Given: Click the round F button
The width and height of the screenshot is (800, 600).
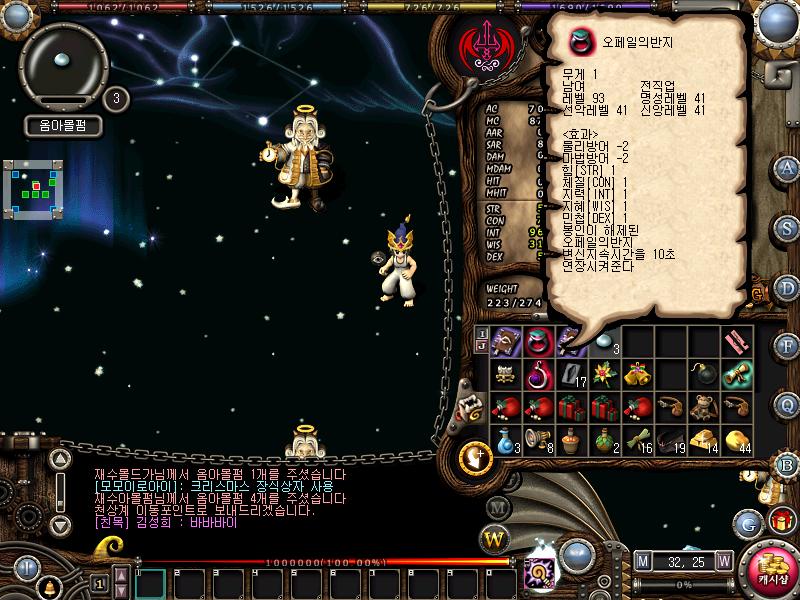Looking at the screenshot, I should [787, 346].
